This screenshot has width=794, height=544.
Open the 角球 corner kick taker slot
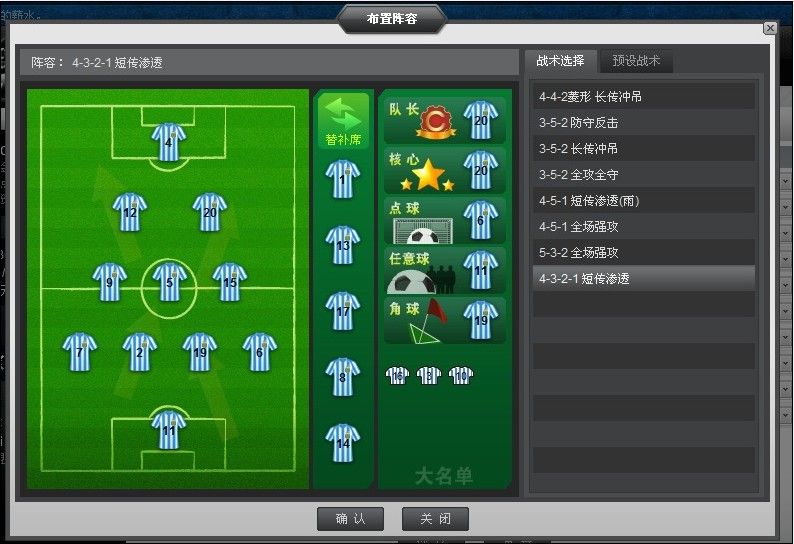point(444,320)
